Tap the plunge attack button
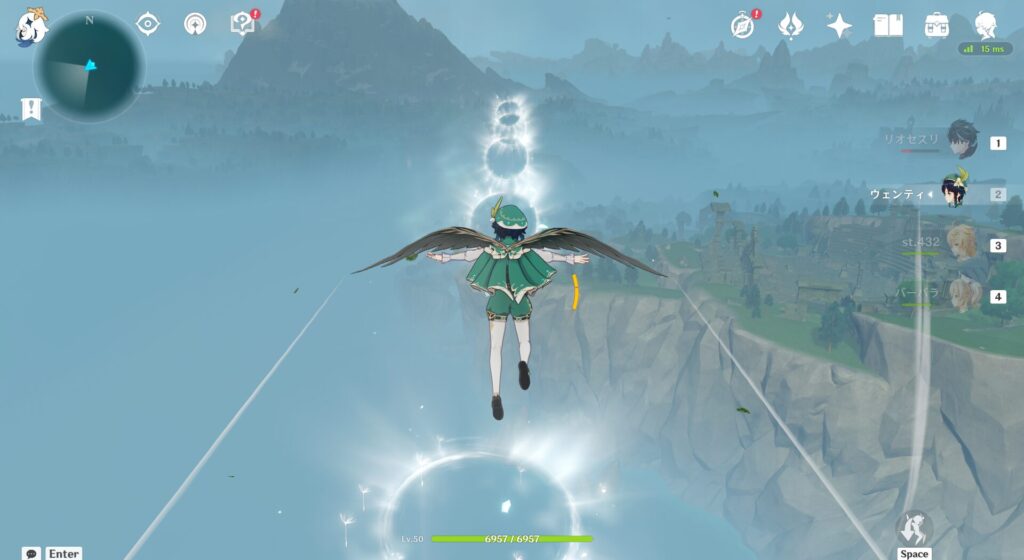This screenshot has width=1024, height=560. 913,530
